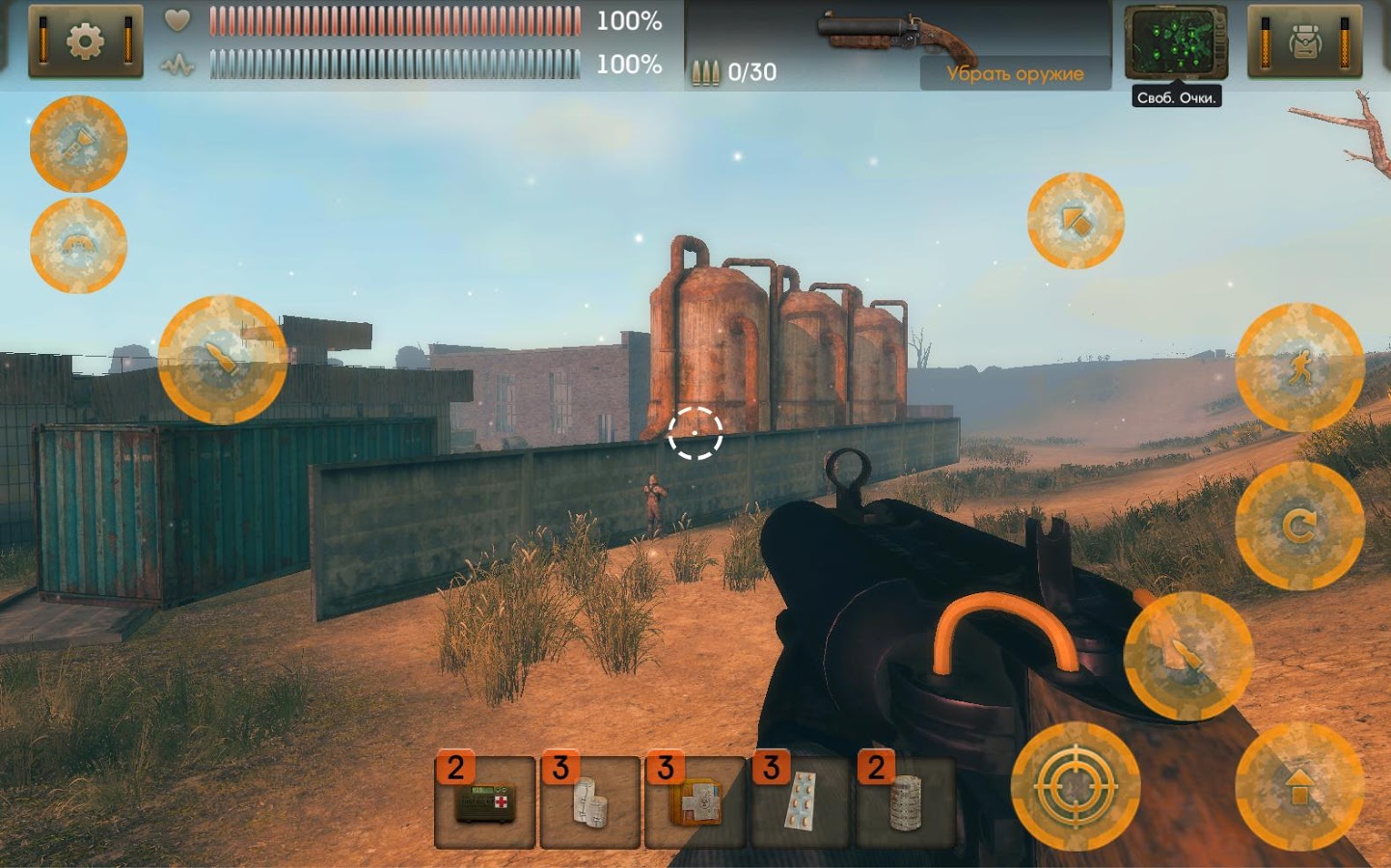Take the pill blister pack
Viewport: 1391px width, 868px height.
click(x=801, y=802)
